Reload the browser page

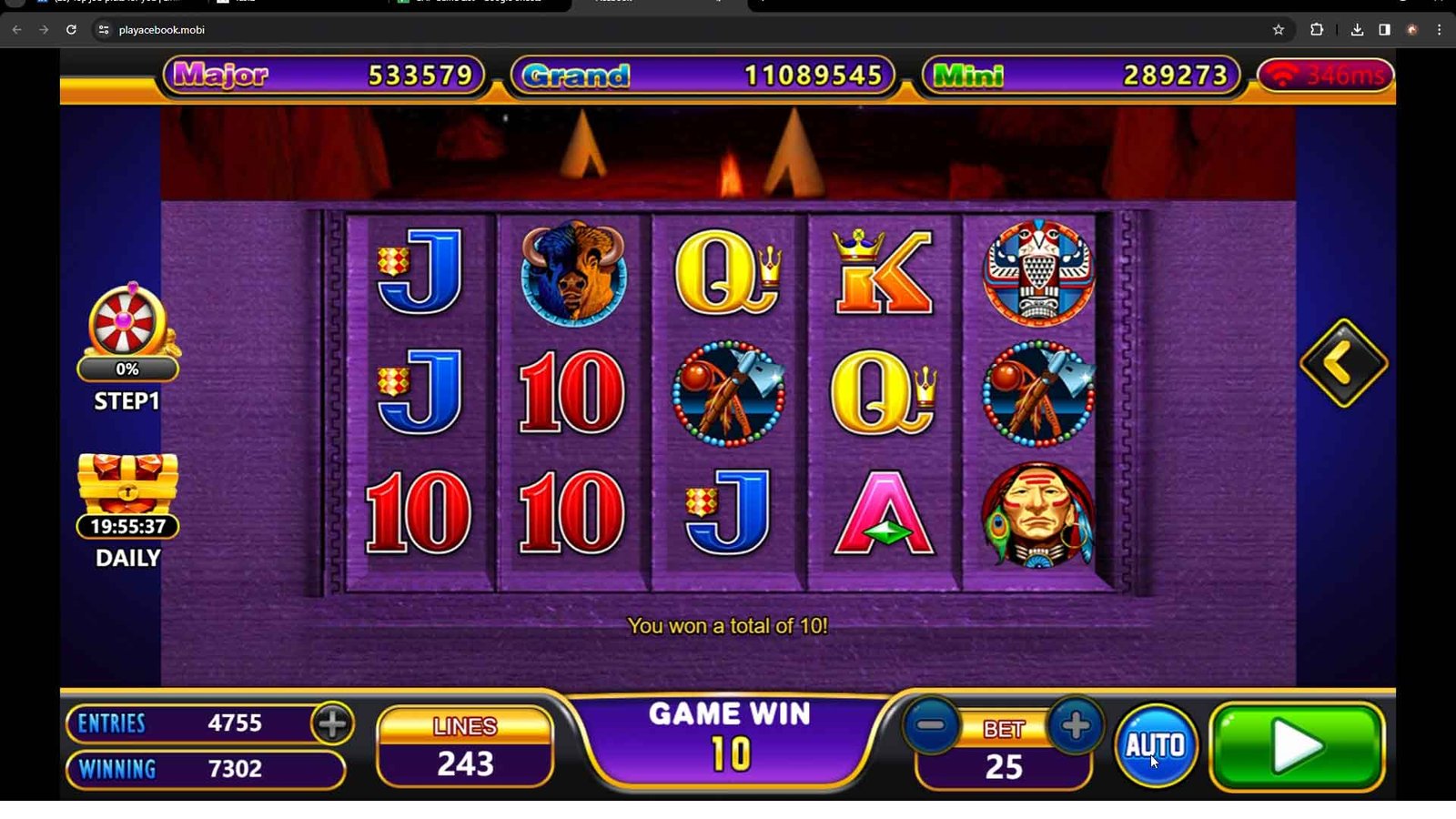coord(71,30)
